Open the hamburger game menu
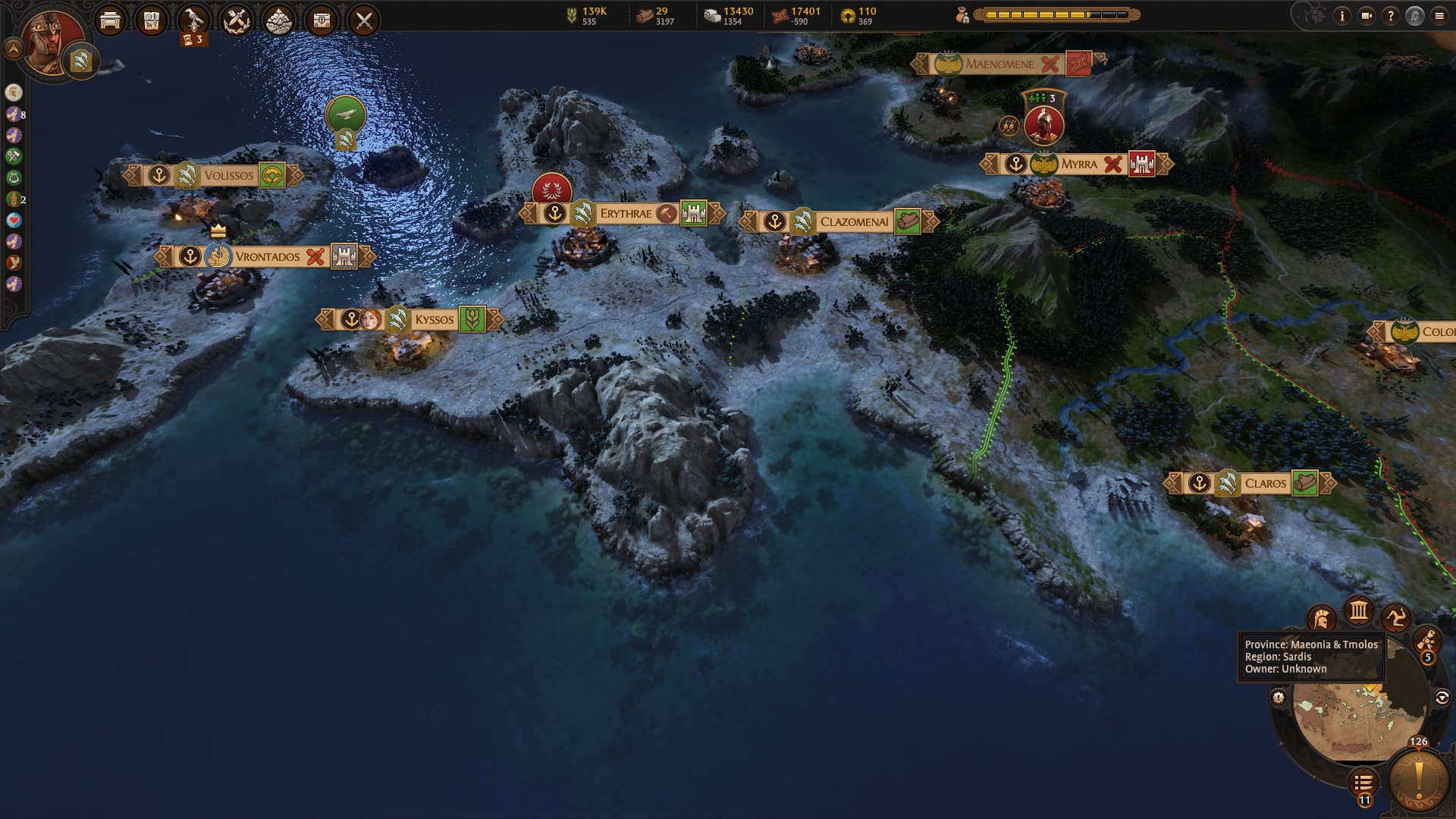 tap(1439, 16)
